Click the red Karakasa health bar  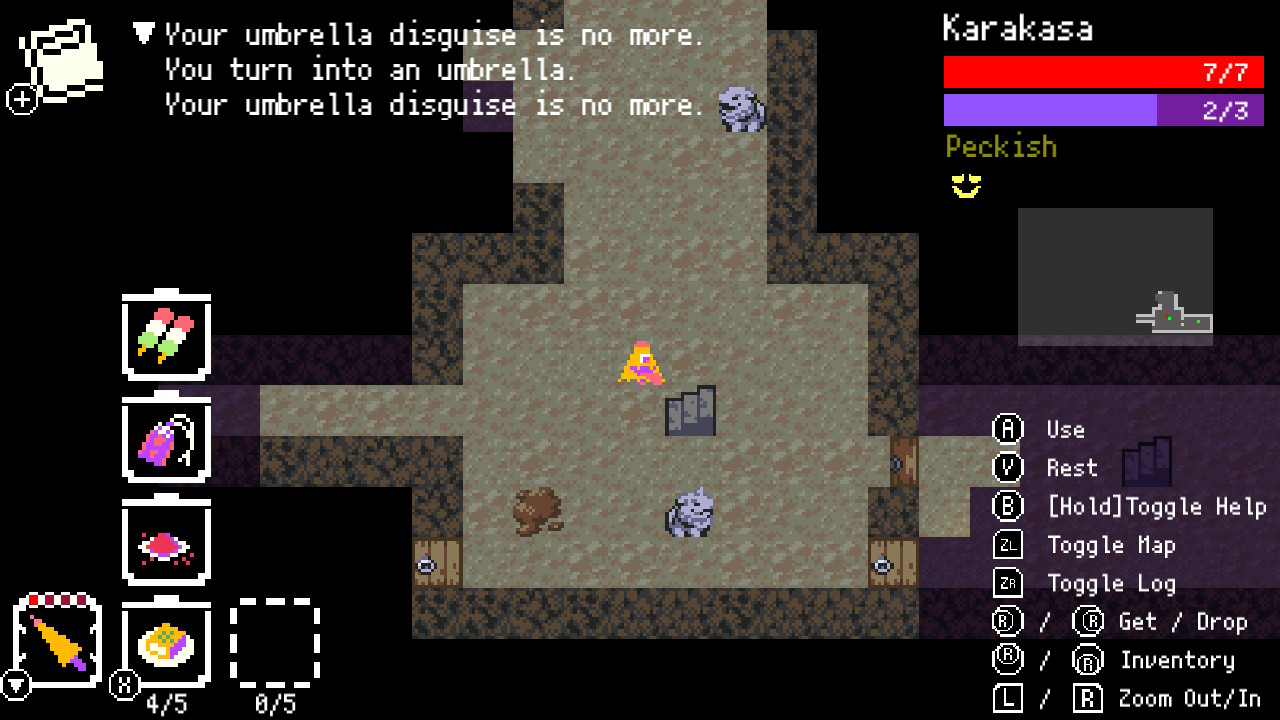pos(1103,72)
